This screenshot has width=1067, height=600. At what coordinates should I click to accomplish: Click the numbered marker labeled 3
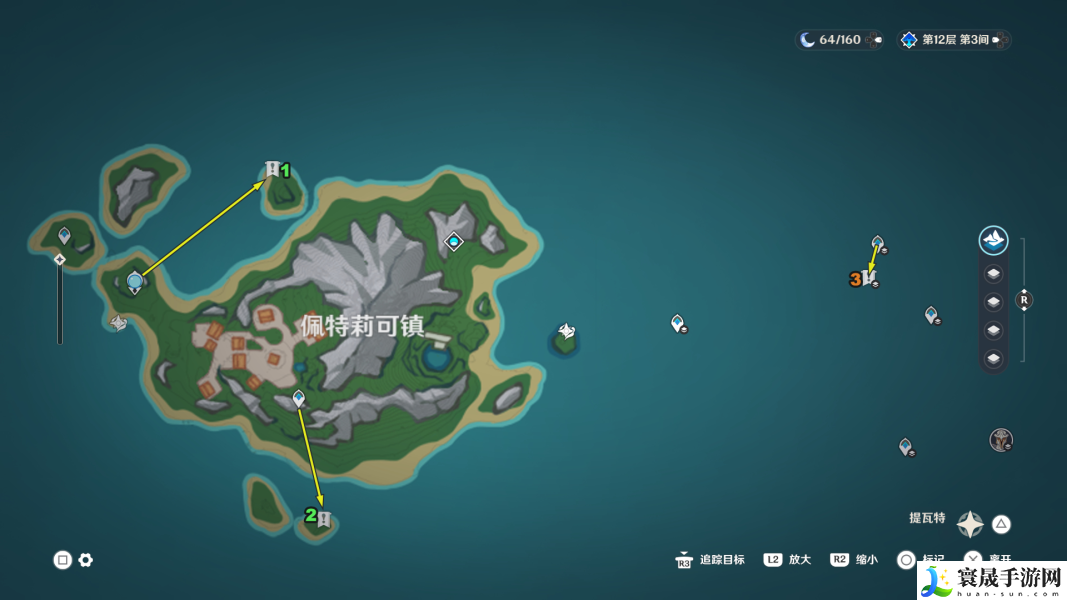pyautogui.click(x=868, y=277)
